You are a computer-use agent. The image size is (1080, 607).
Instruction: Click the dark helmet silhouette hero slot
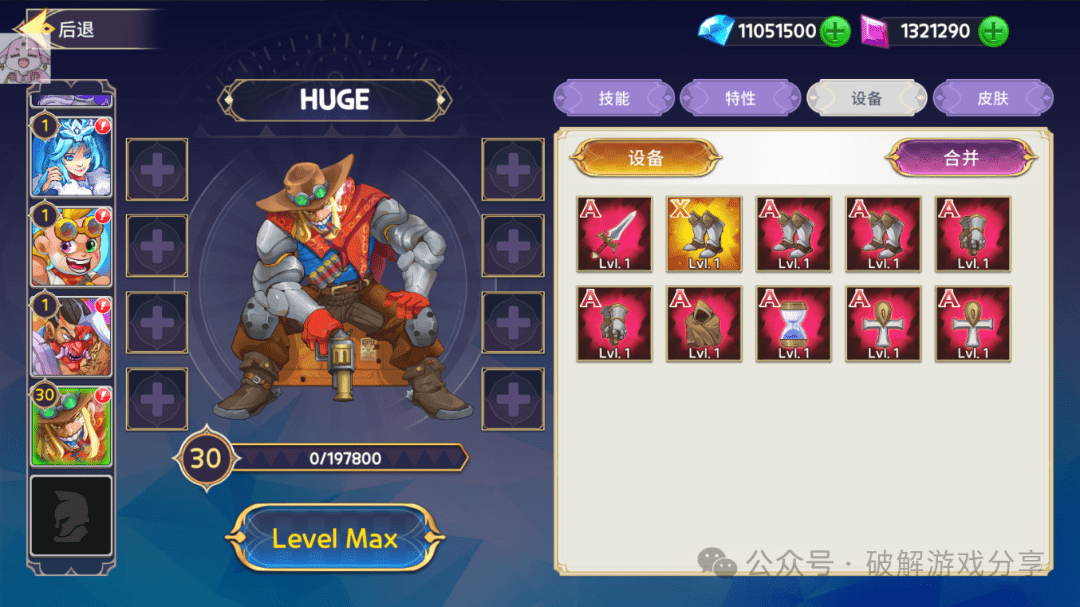[71, 515]
